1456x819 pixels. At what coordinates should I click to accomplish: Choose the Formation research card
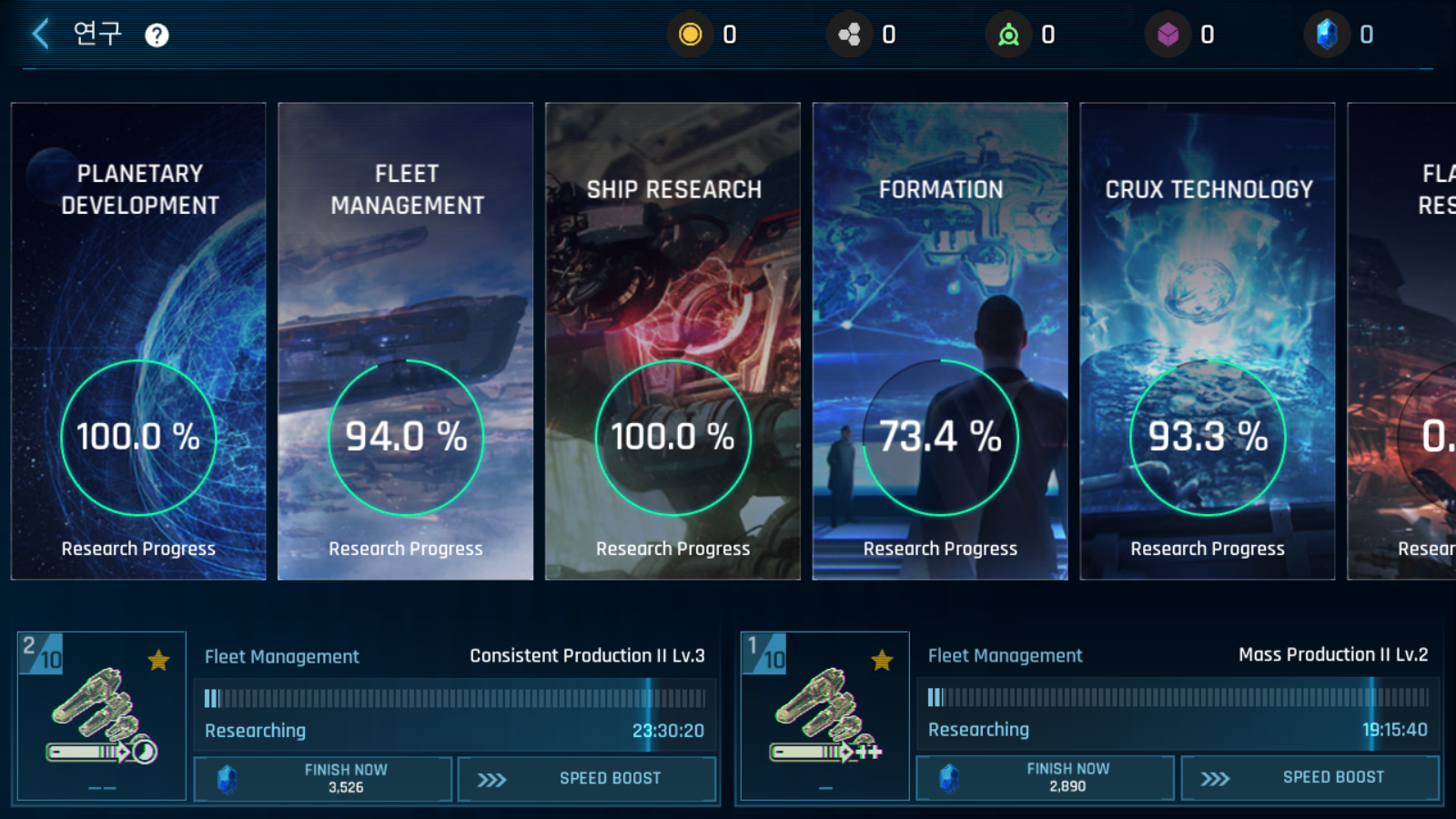click(940, 341)
